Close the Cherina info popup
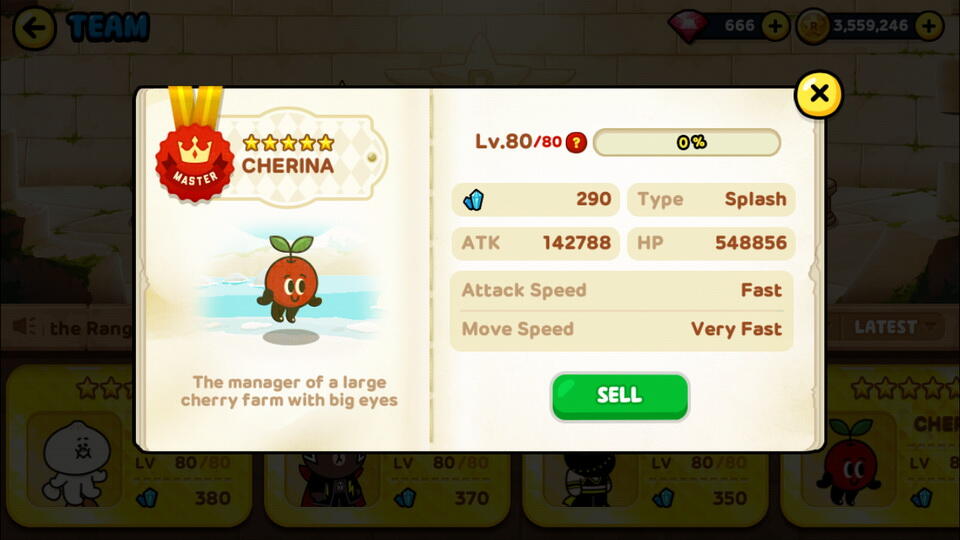The height and width of the screenshot is (540, 960). (818, 95)
